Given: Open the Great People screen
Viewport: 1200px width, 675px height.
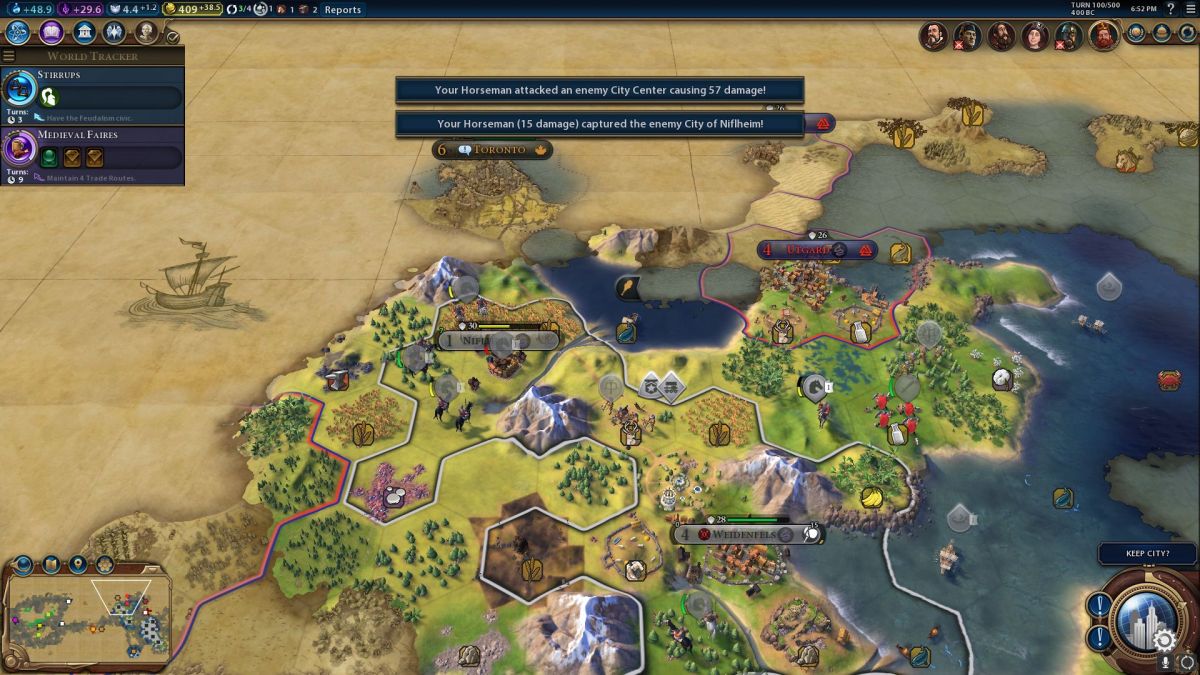Looking at the screenshot, I should (x=147, y=32).
